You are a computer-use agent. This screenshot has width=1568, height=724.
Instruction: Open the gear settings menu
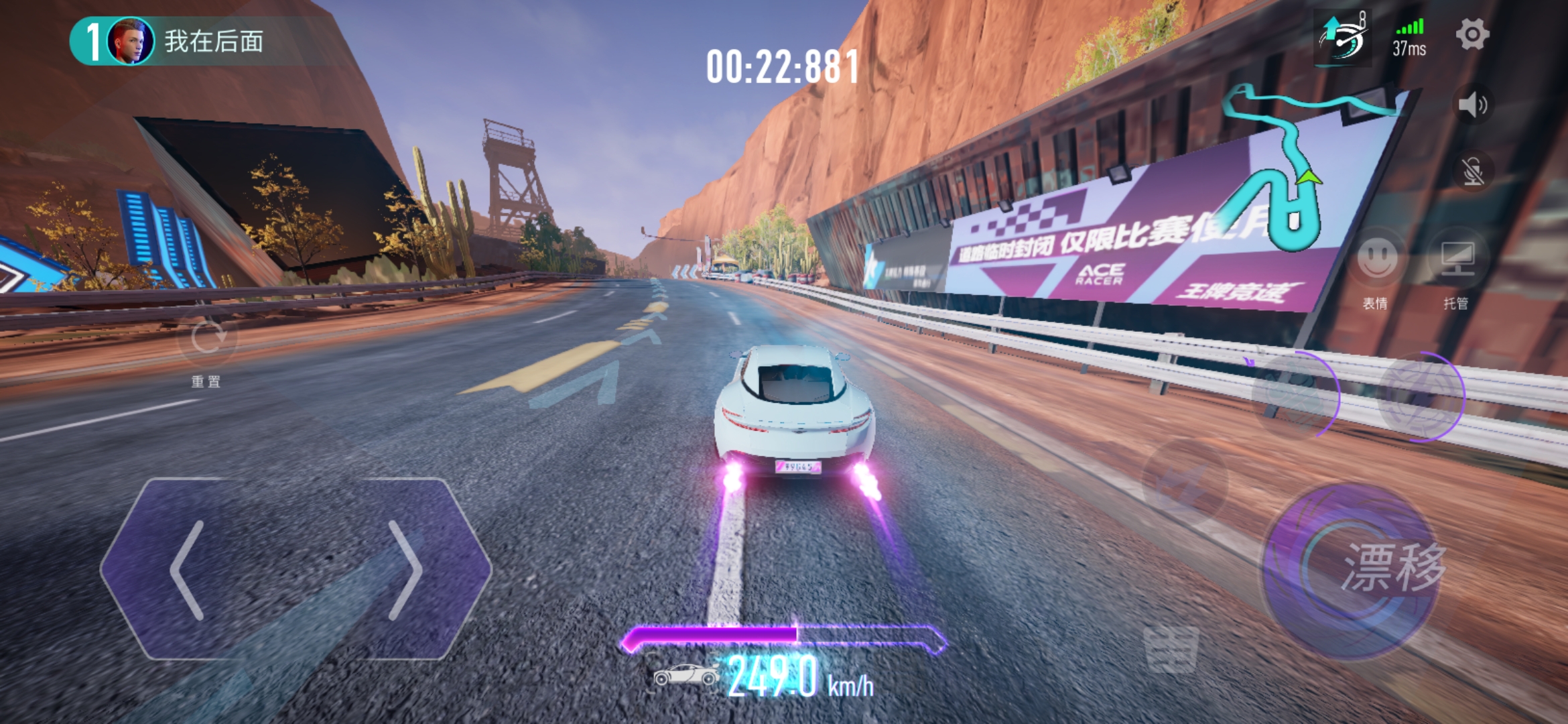[1472, 34]
